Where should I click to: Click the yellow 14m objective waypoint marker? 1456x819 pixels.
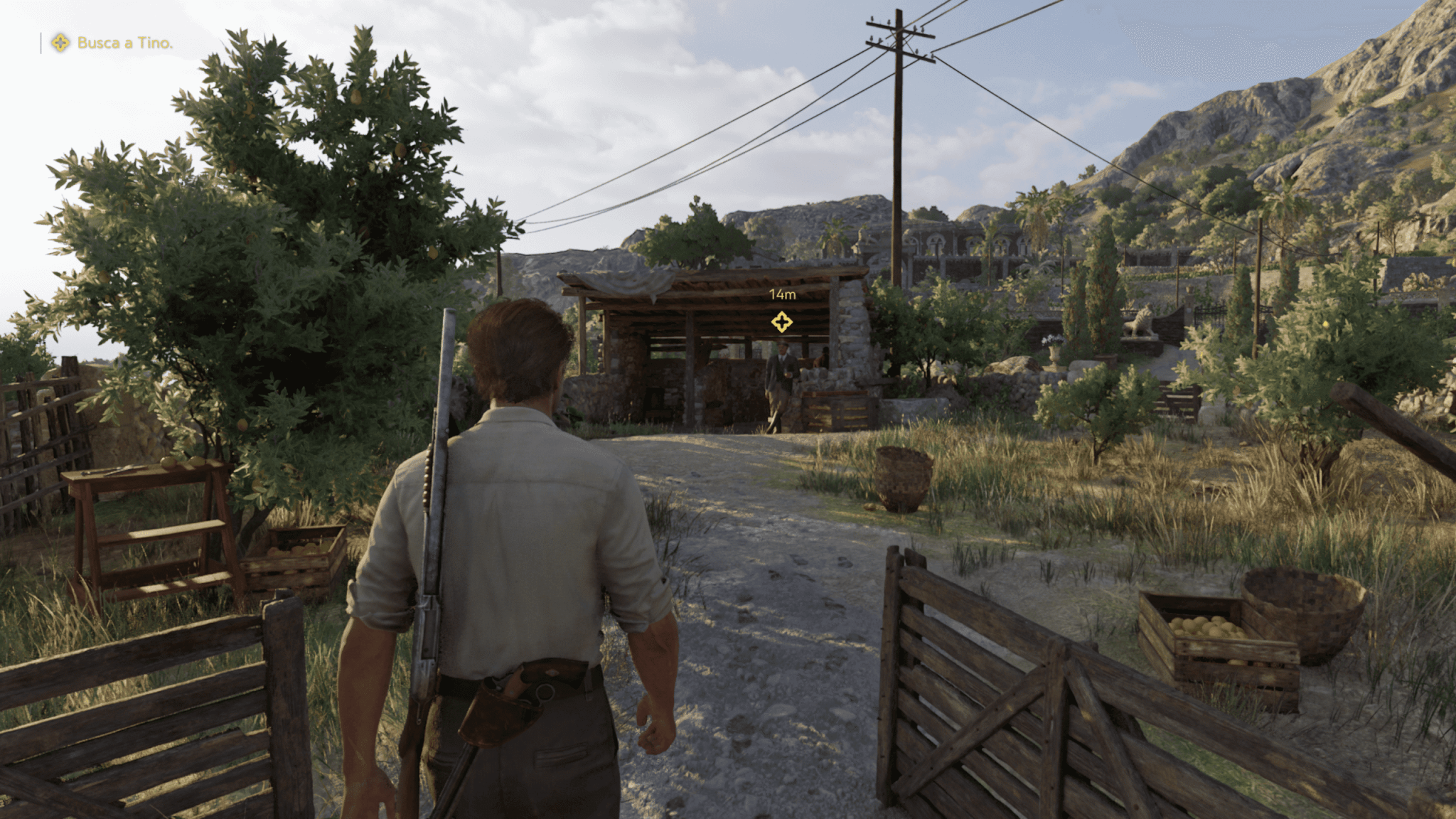click(781, 322)
